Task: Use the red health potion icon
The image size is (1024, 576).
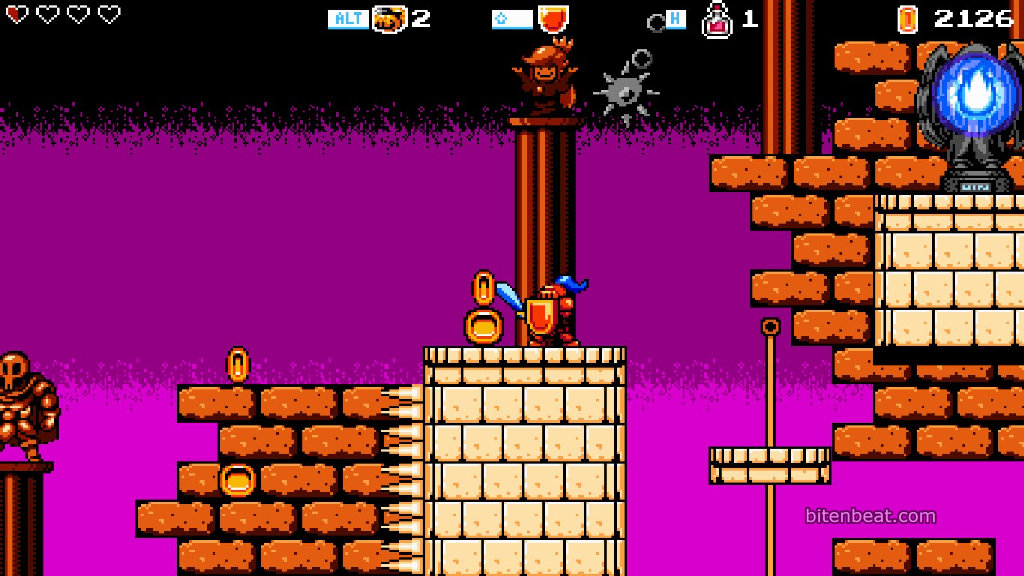Action: (717, 19)
